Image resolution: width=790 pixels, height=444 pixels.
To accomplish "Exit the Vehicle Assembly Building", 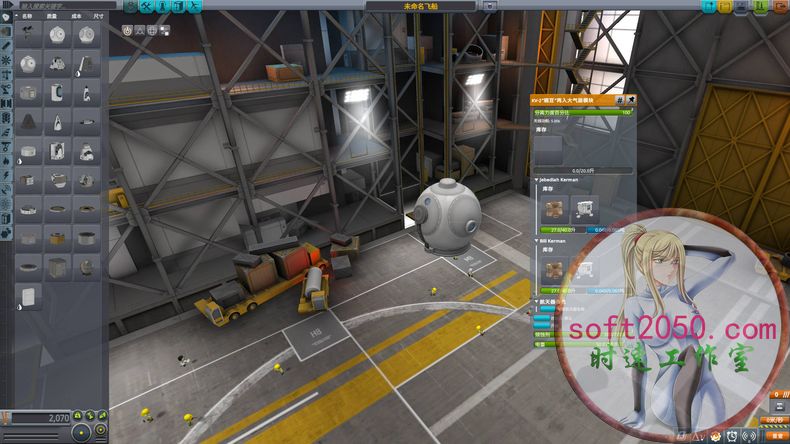I will pyautogui.click(x=781, y=6).
